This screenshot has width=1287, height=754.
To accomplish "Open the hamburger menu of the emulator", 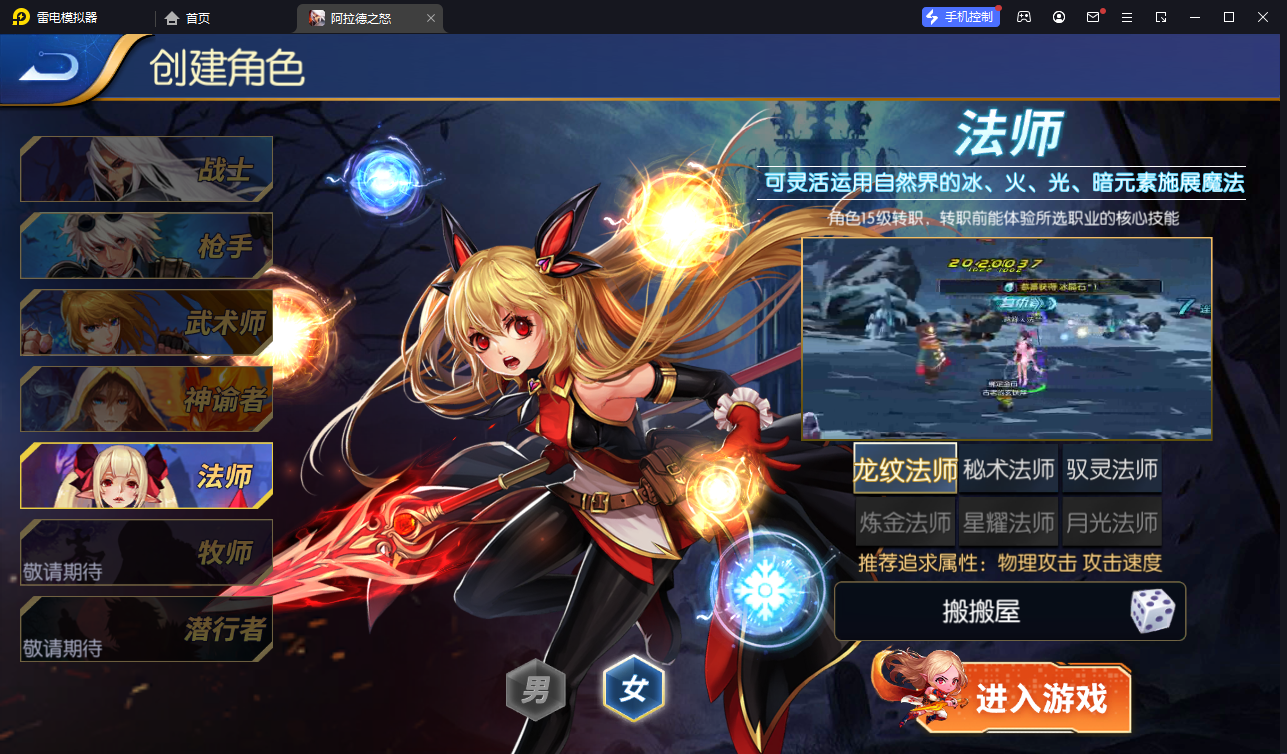I will pyautogui.click(x=1128, y=17).
